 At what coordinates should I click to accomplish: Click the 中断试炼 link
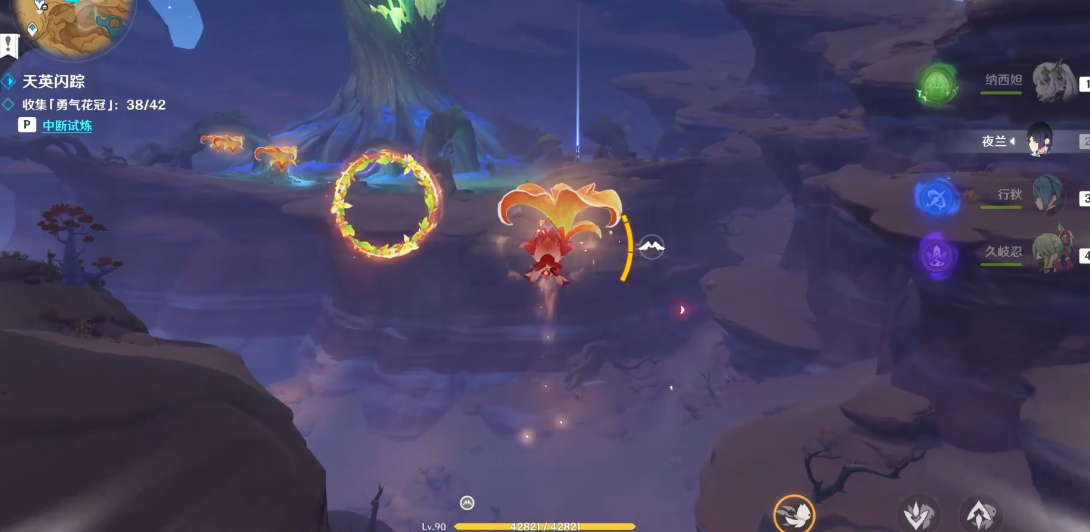point(67,125)
